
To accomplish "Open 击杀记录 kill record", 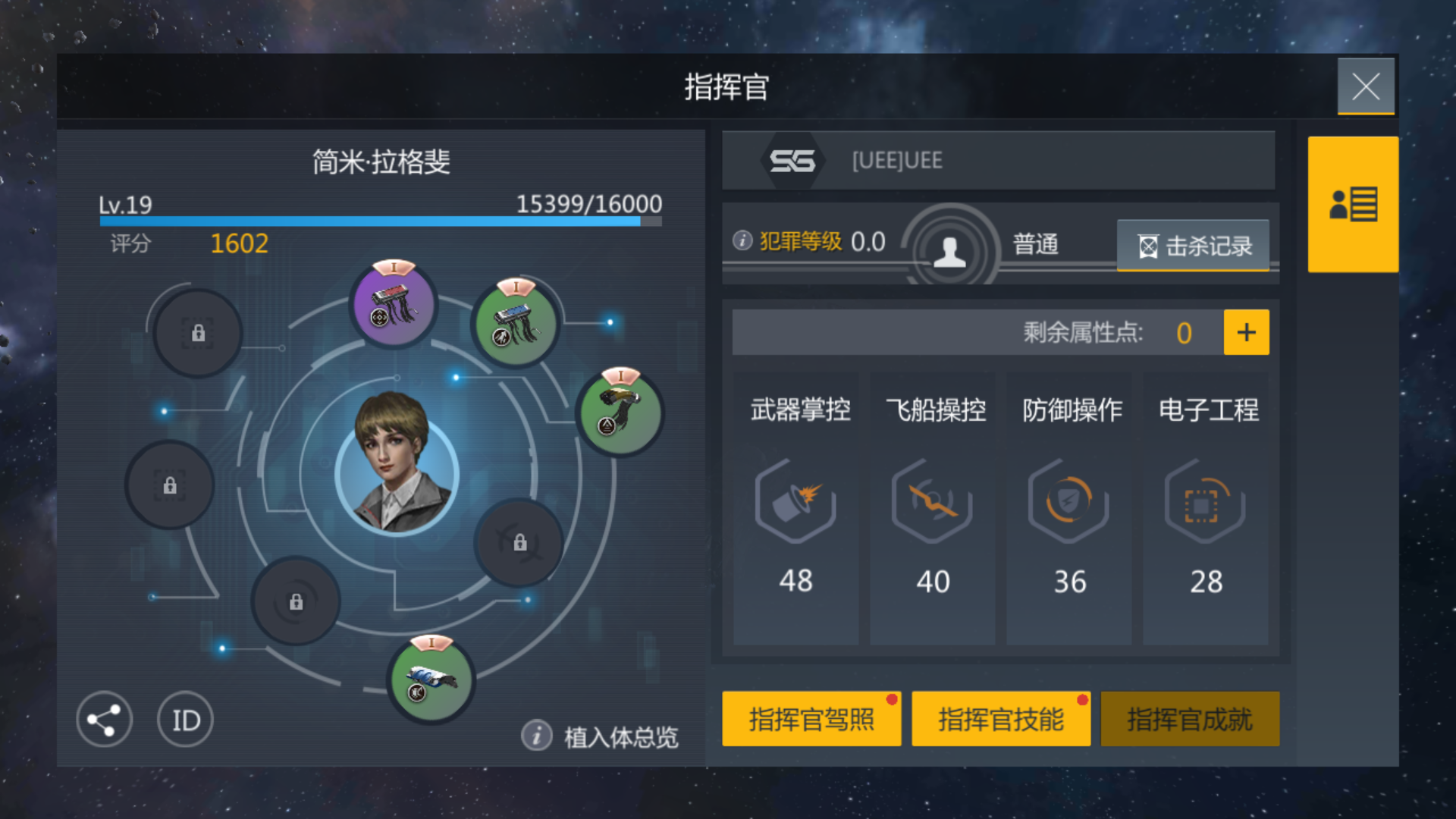I will pos(1193,246).
